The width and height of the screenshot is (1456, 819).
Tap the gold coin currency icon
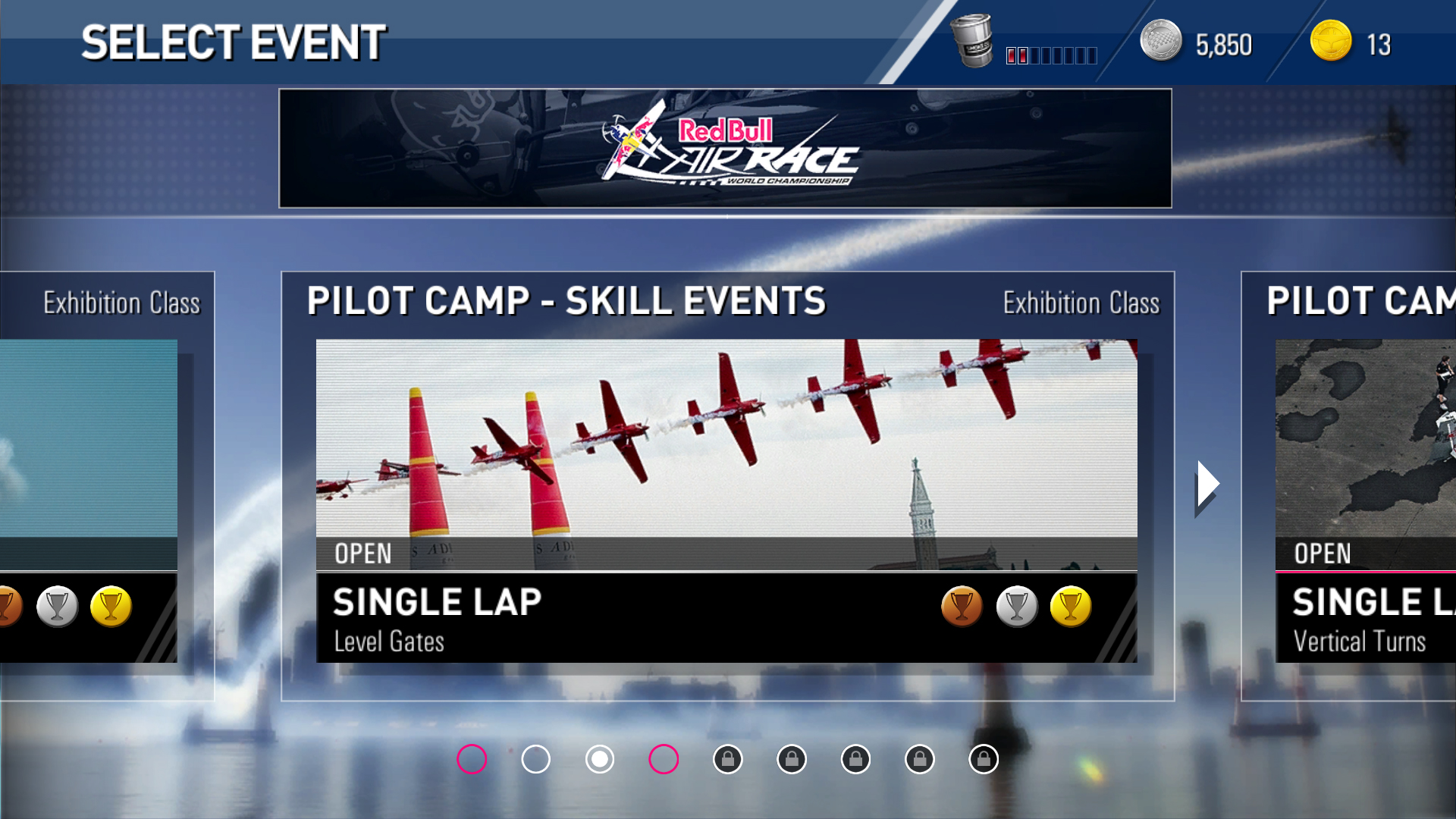pos(1331,42)
